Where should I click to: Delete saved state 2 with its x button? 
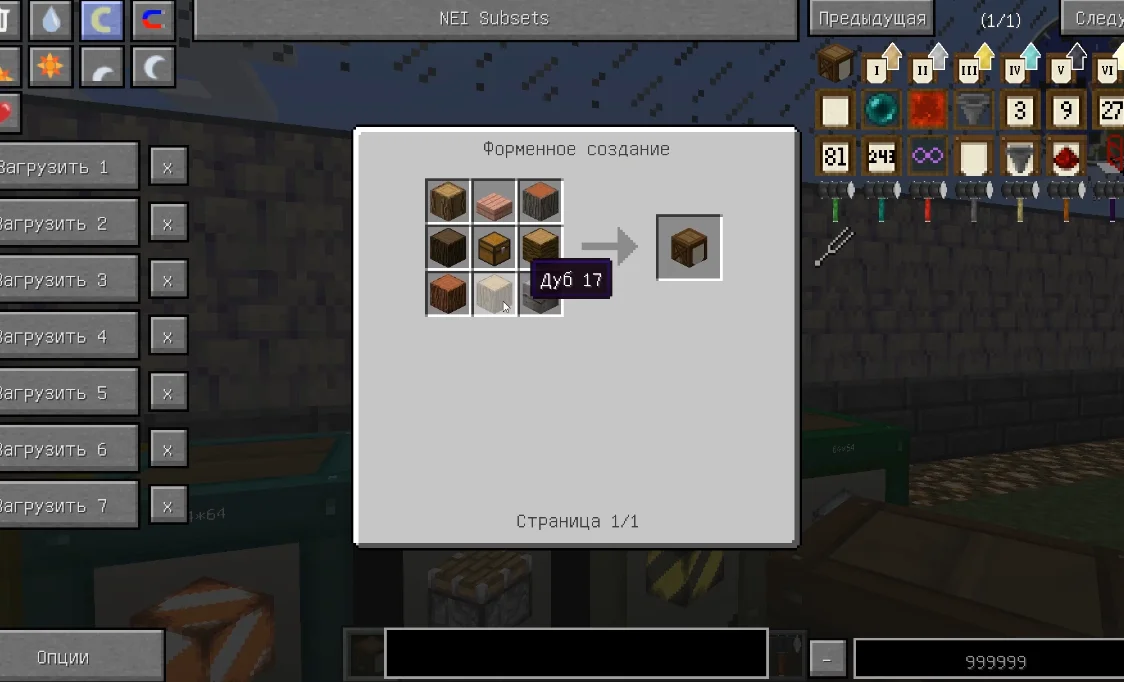(x=168, y=224)
